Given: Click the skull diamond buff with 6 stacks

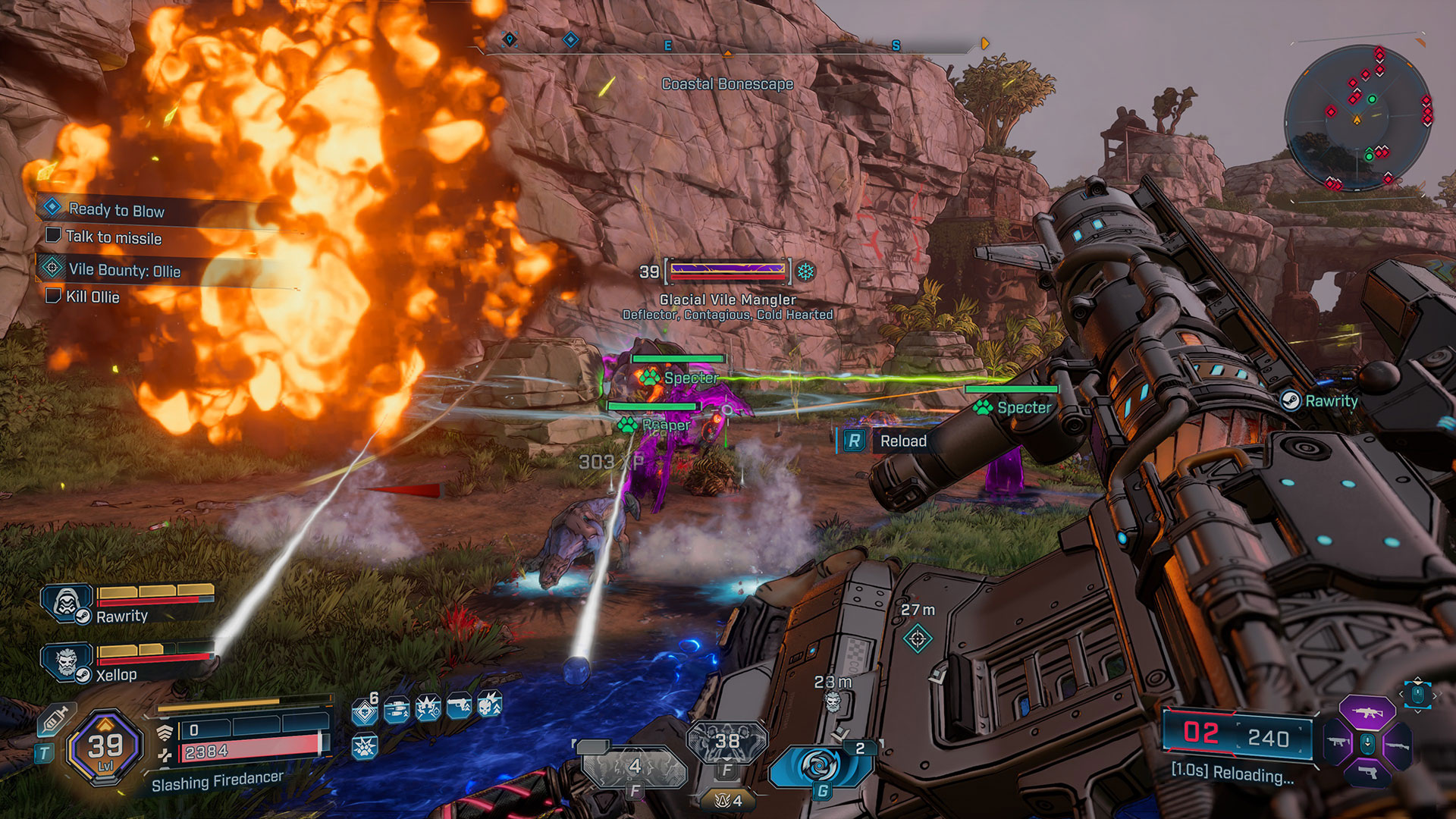Looking at the screenshot, I should click(365, 711).
